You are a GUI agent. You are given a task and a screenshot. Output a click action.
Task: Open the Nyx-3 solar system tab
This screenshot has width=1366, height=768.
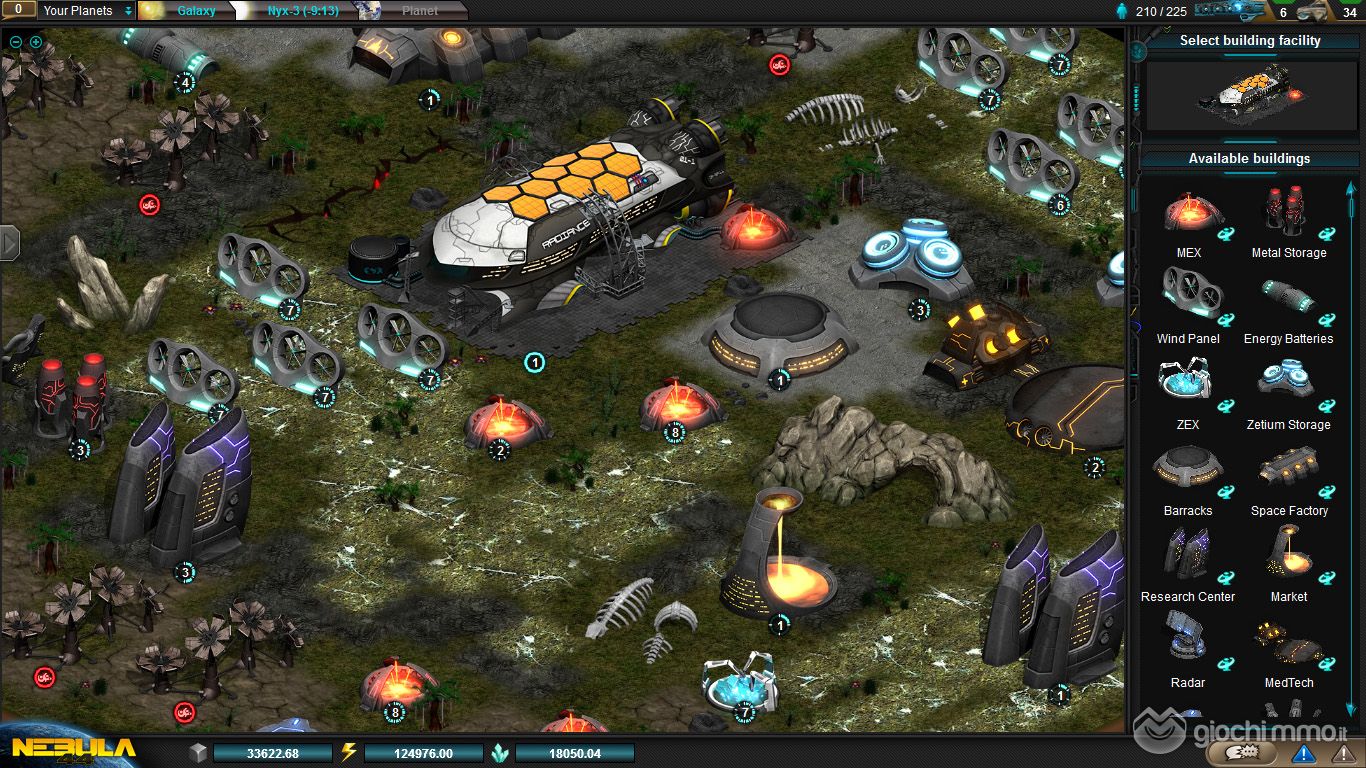(x=302, y=11)
